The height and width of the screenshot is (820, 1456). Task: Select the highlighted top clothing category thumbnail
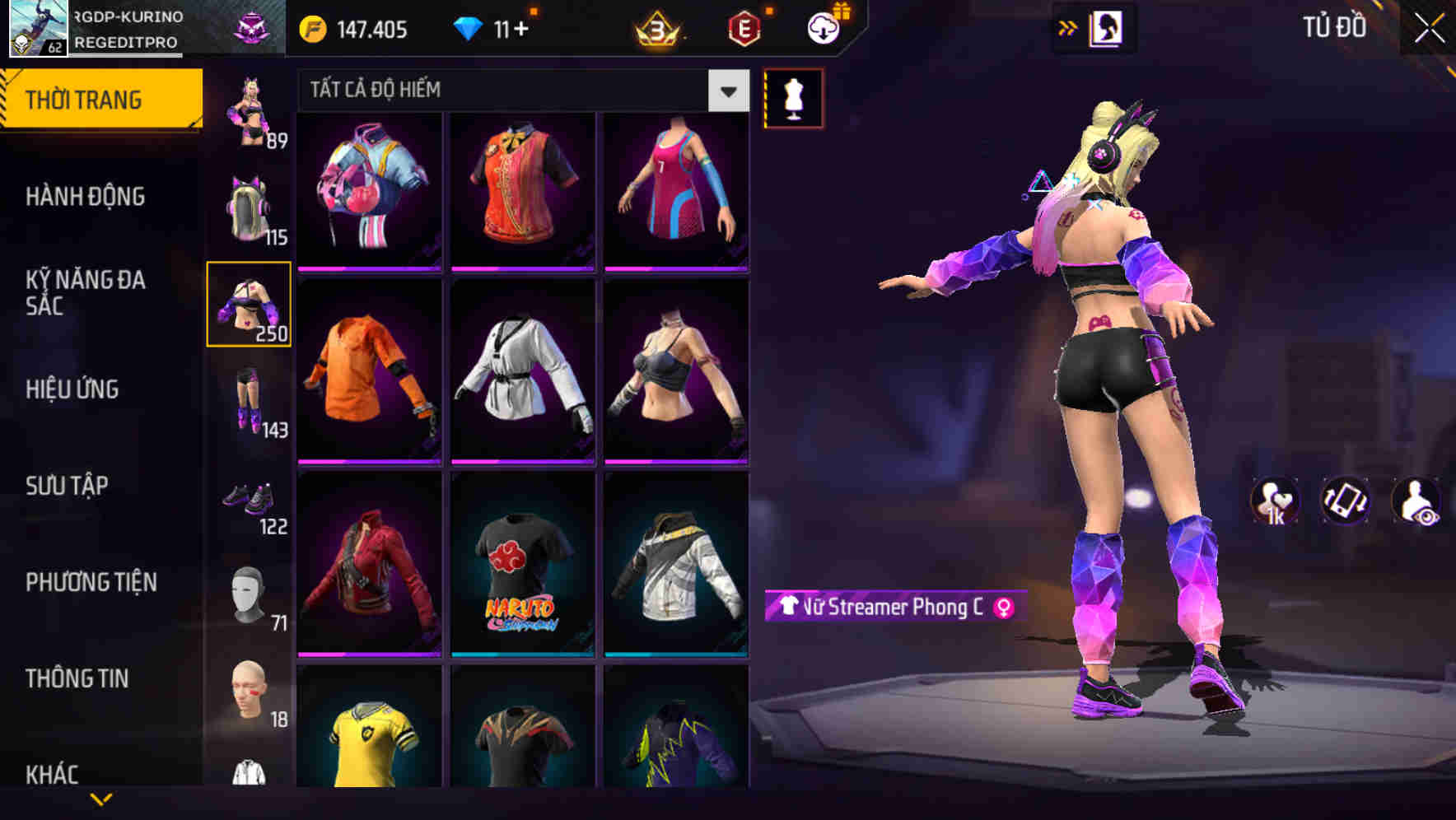click(249, 304)
